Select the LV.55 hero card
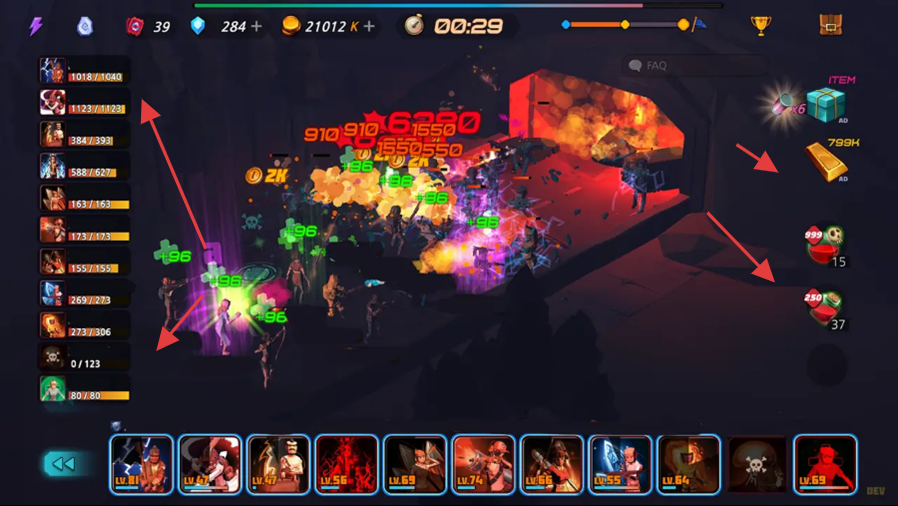Viewport: 898px width, 506px height. coord(620,464)
